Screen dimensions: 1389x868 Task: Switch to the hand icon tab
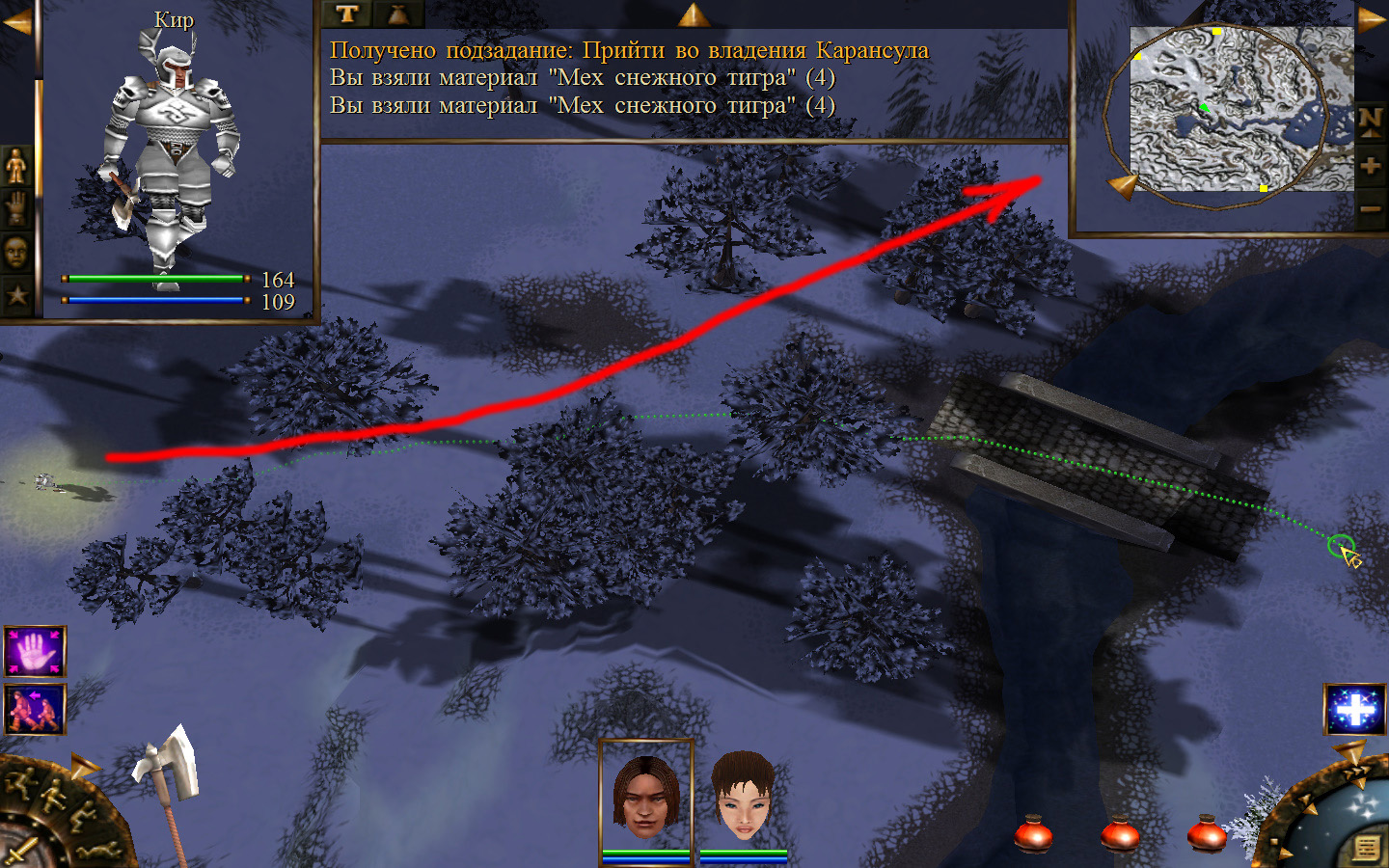click(x=16, y=209)
